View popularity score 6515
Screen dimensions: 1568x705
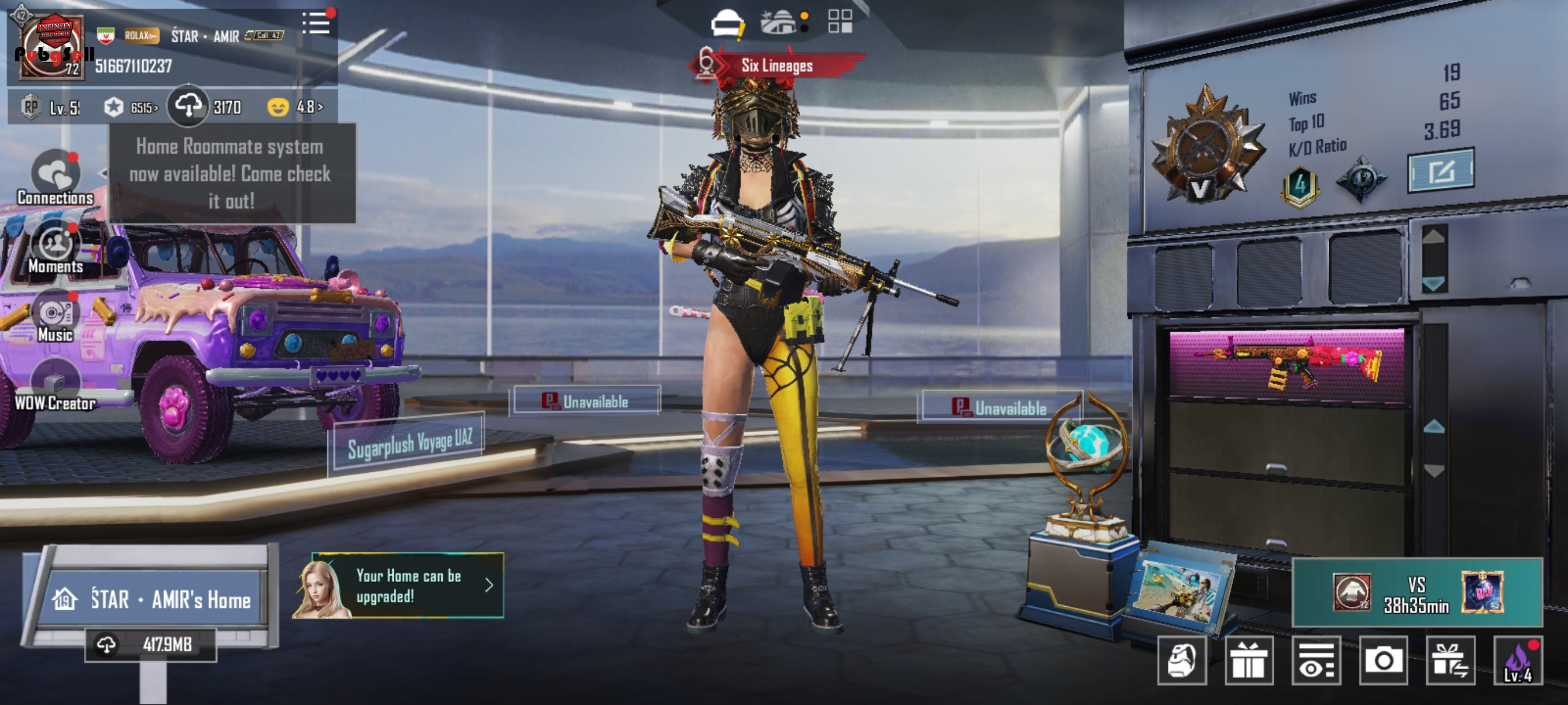click(131, 108)
